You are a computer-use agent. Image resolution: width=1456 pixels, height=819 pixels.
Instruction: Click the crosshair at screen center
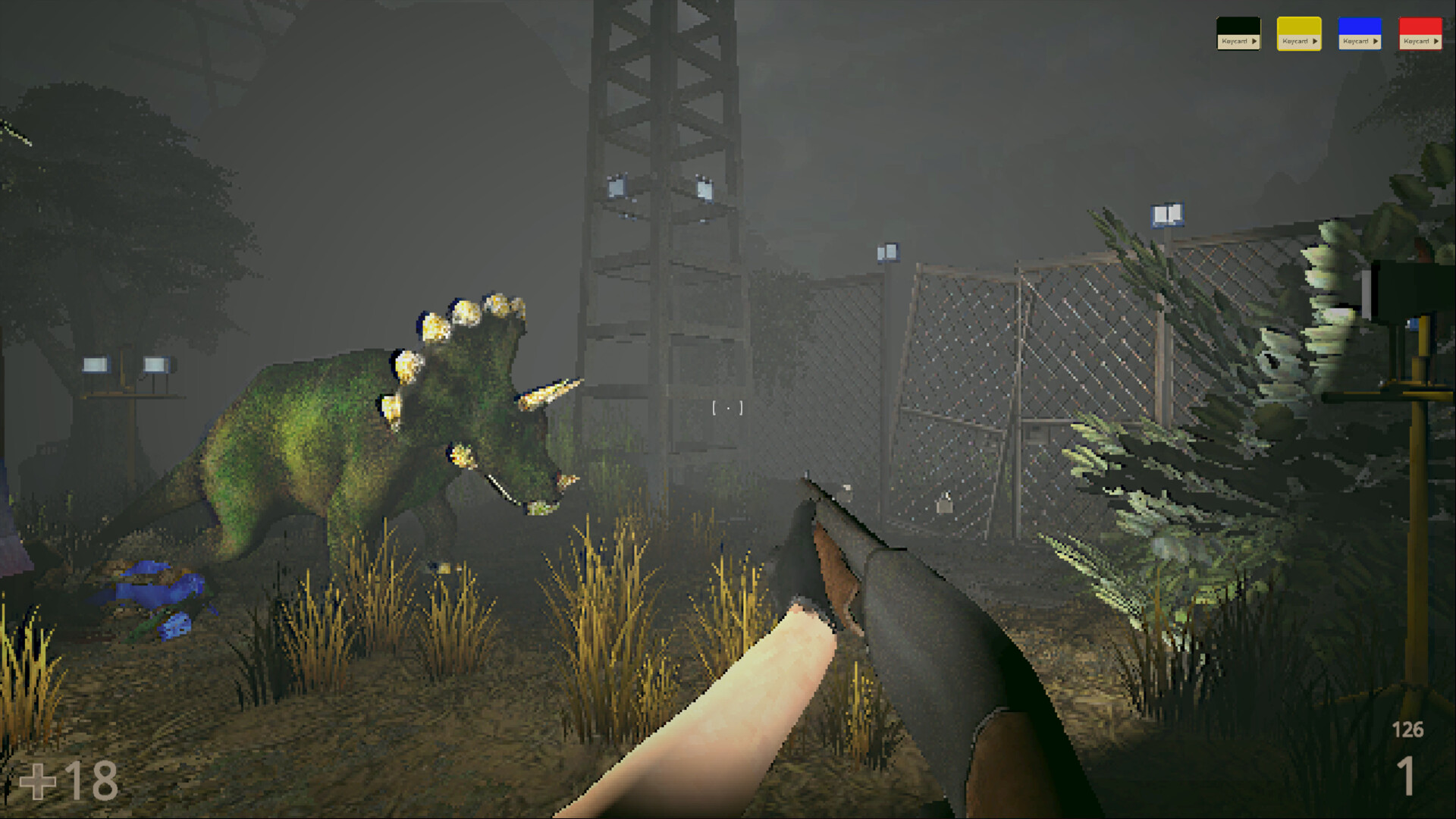pyautogui.click(x=726, y=408)
